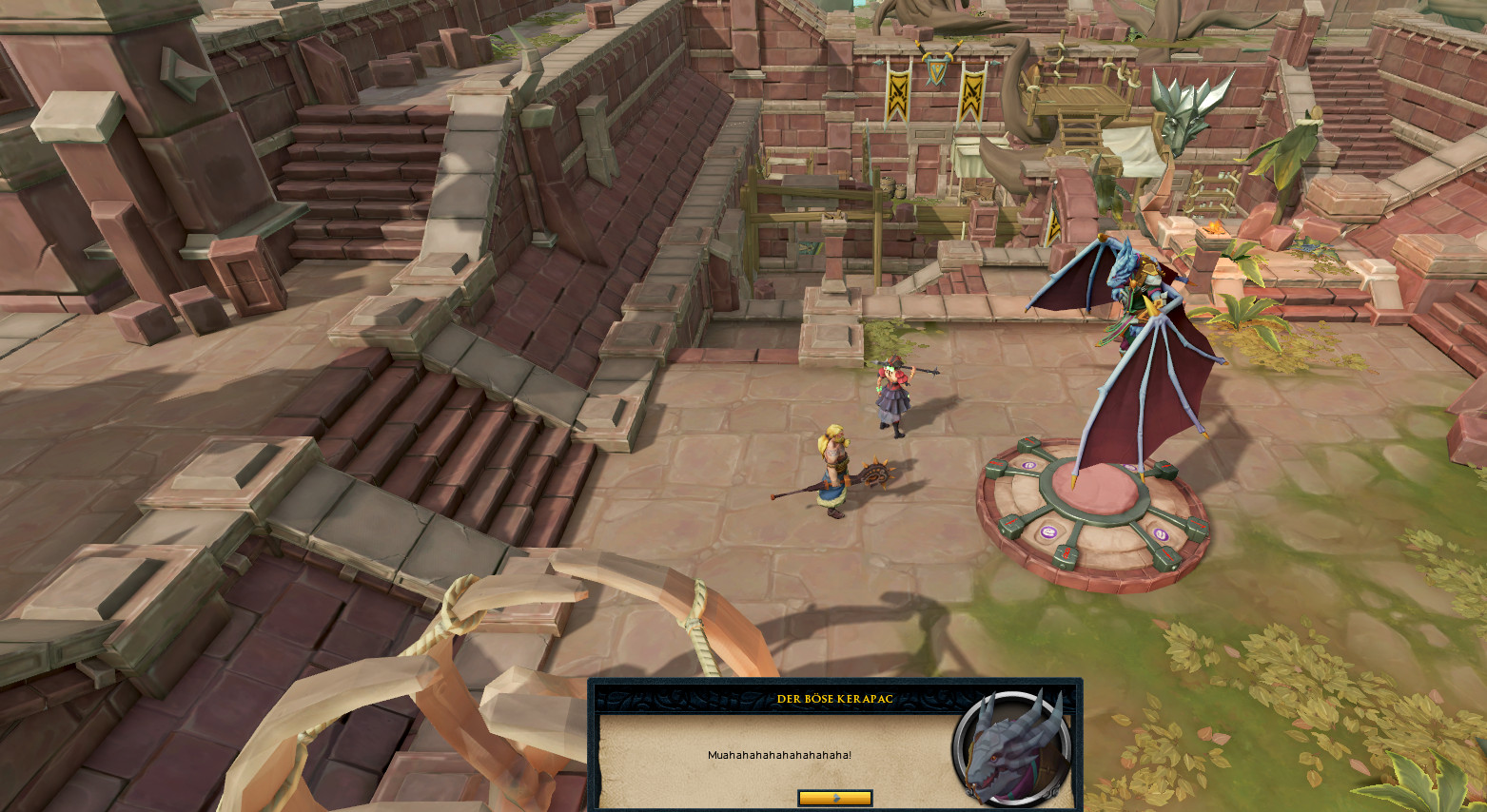This screenshot has height=812, width=1487.
Task: Continue the Der Böse Kerapac dialogue
Action: pyautogui.click(x=834, y=798)
